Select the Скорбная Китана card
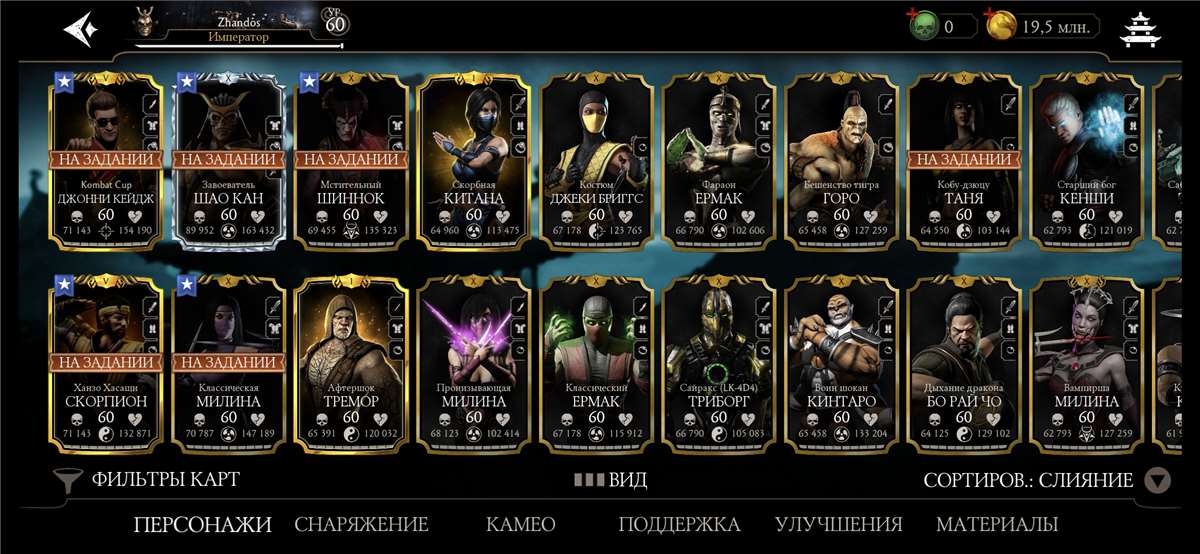The image size is (1200, 554). pyautogui.click(x=474, y=160)
